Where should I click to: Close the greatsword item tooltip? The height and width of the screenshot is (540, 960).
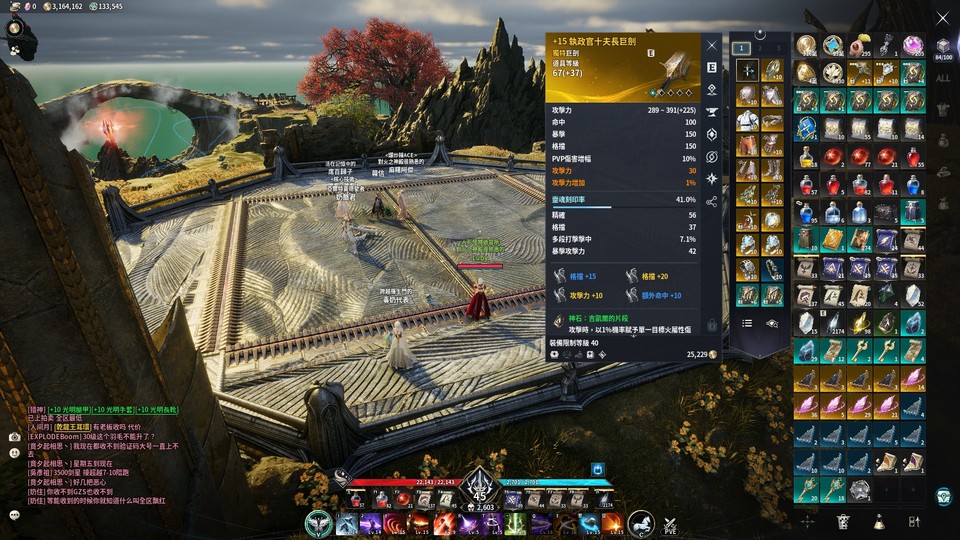(x=712, y=46)
